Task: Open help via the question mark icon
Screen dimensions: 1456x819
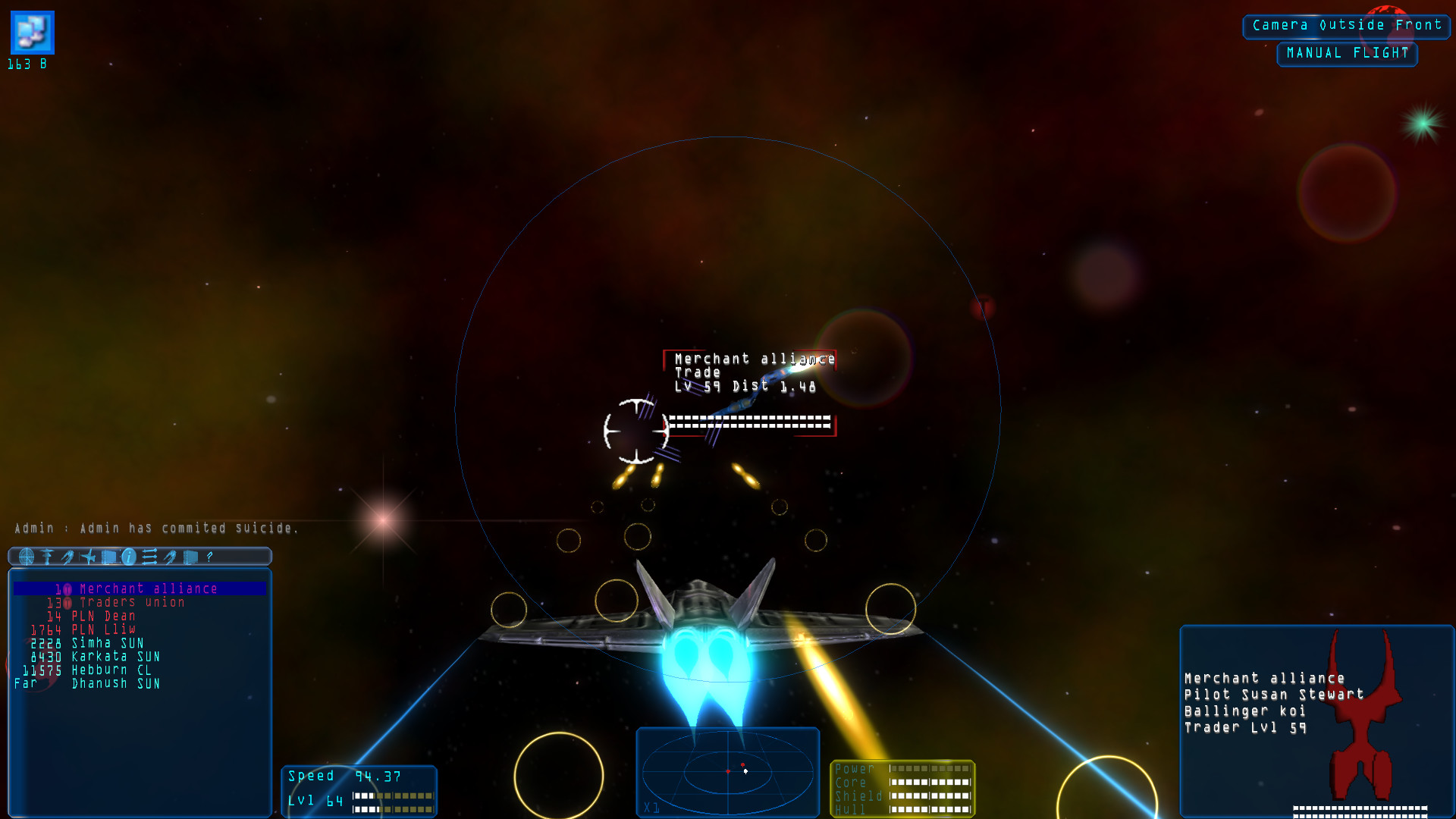Action: tap(210, 557)
